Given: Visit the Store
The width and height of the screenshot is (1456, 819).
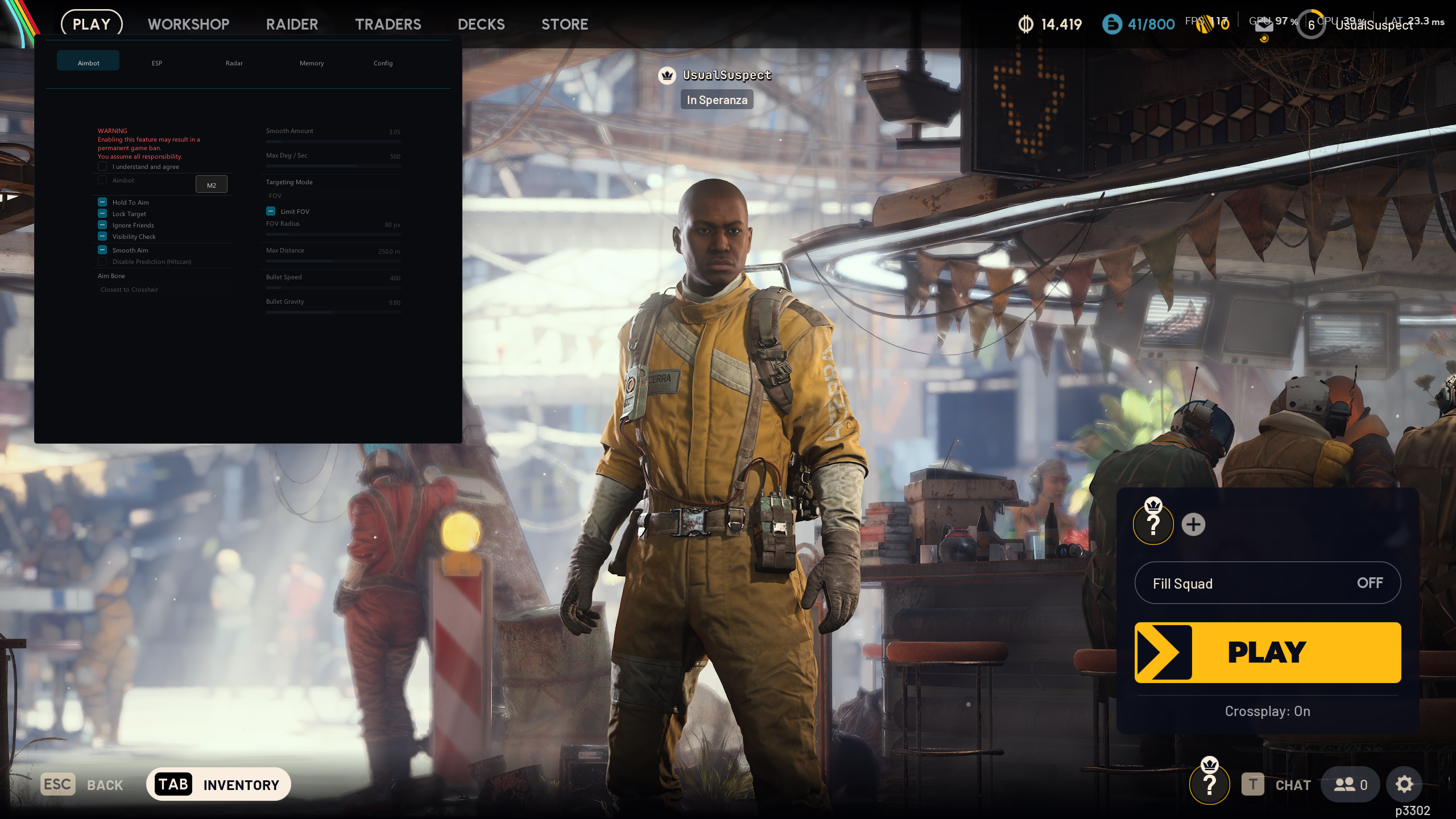Looking at the screenshot, I should tap(564, 24).
